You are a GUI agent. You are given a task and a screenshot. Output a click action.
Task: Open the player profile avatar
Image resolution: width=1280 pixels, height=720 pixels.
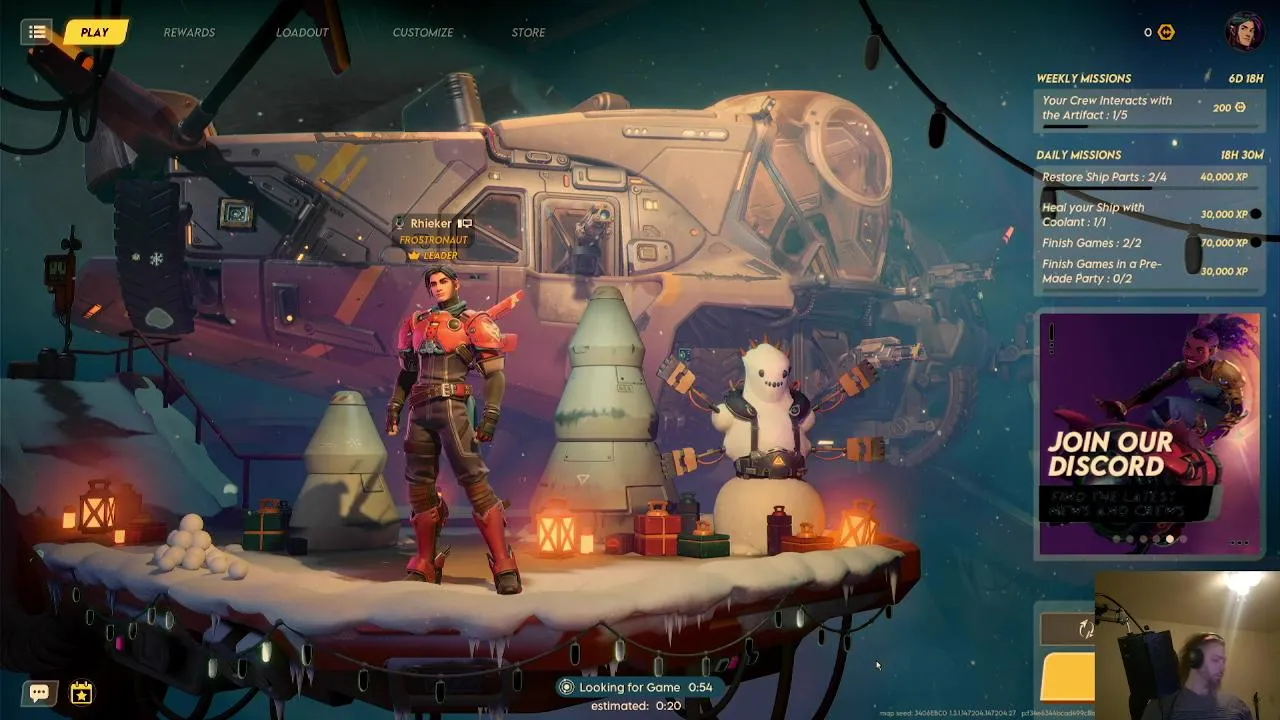click(1245, 31)
